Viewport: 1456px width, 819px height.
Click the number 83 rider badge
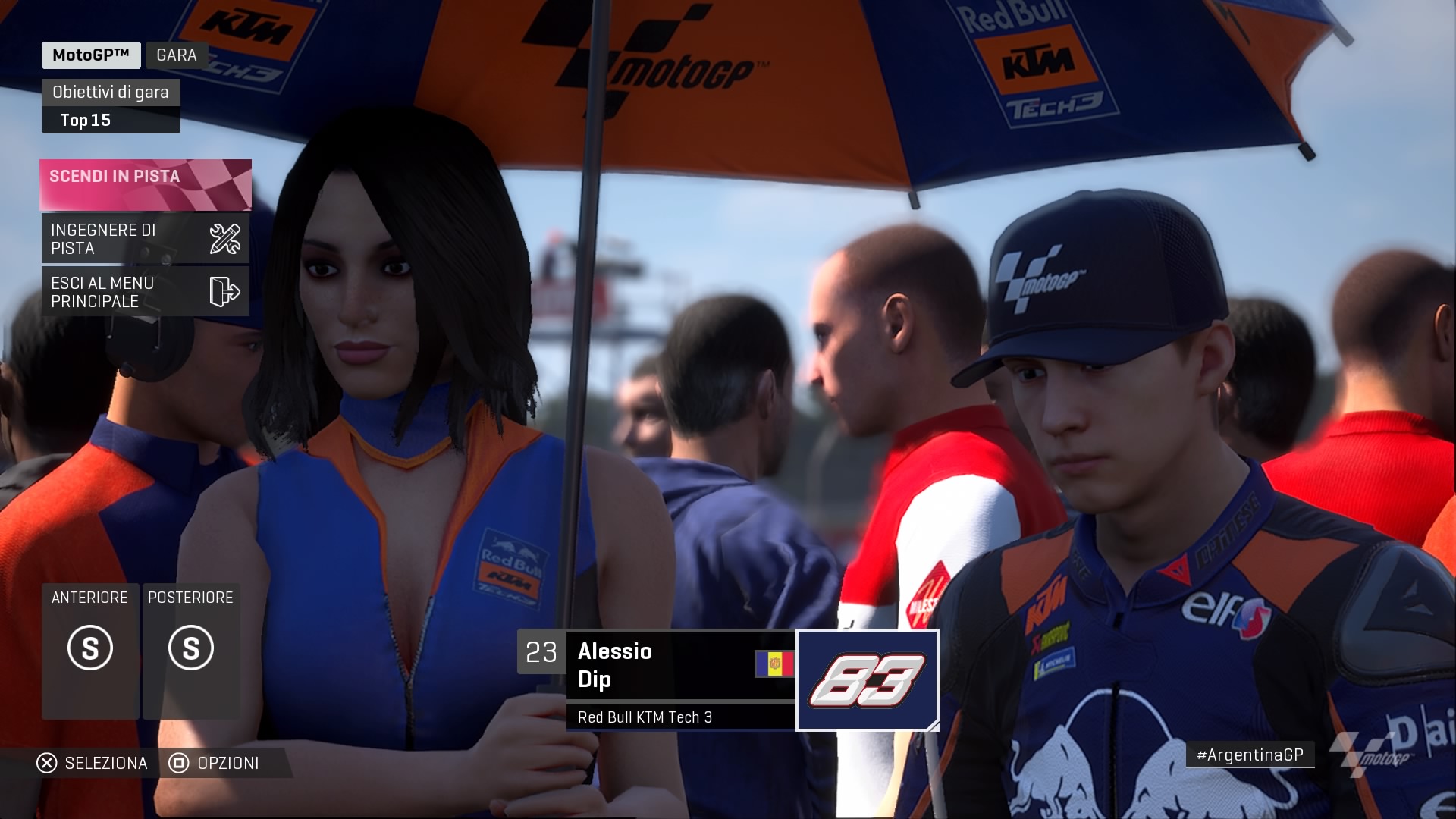(x=867, y=680)
